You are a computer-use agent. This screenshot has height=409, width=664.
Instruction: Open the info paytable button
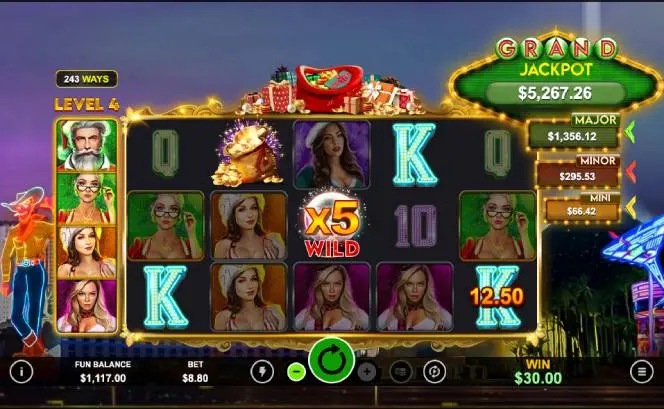click(21, 371)
